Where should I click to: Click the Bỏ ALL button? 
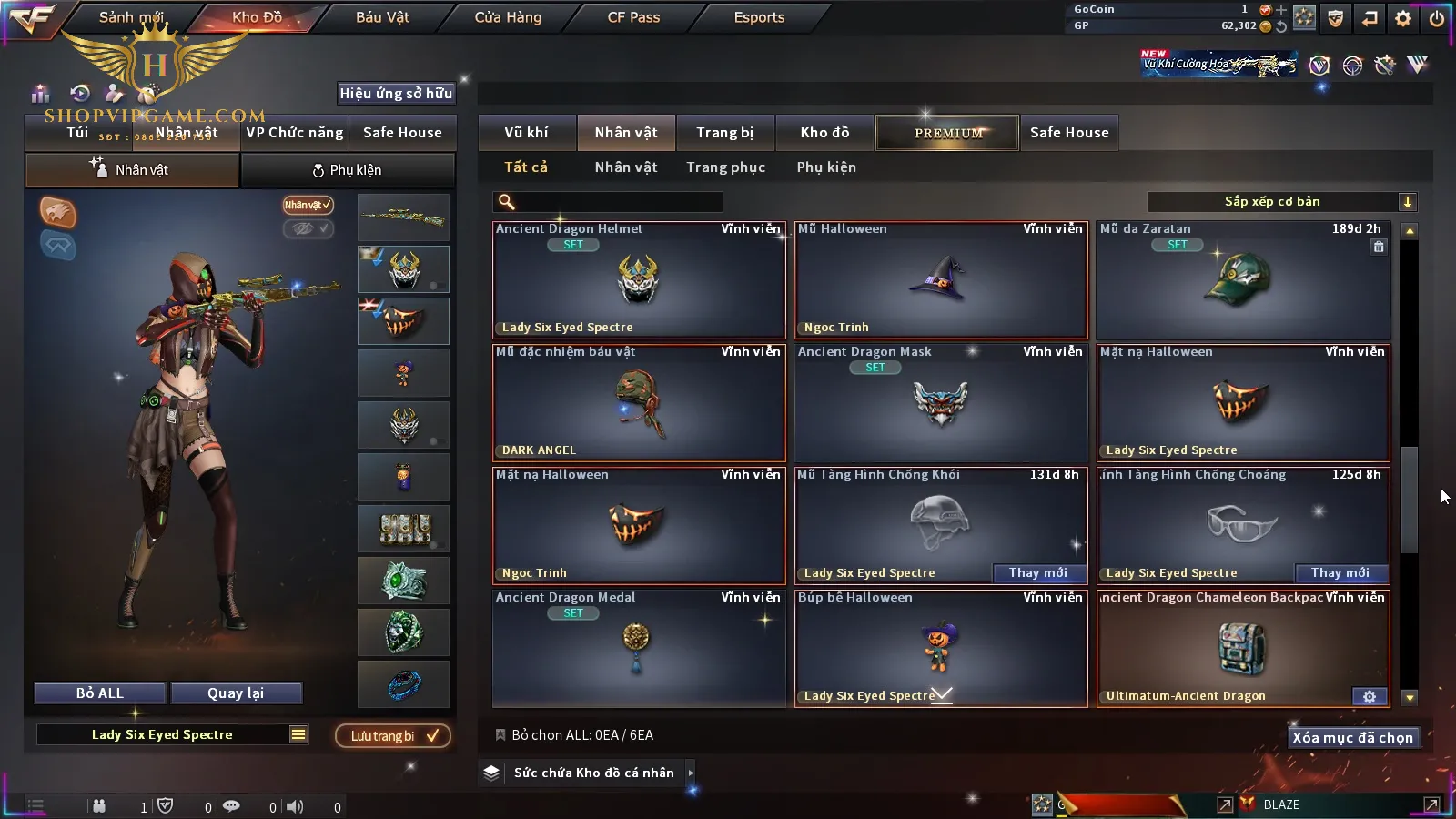click(x=100, y=693)
